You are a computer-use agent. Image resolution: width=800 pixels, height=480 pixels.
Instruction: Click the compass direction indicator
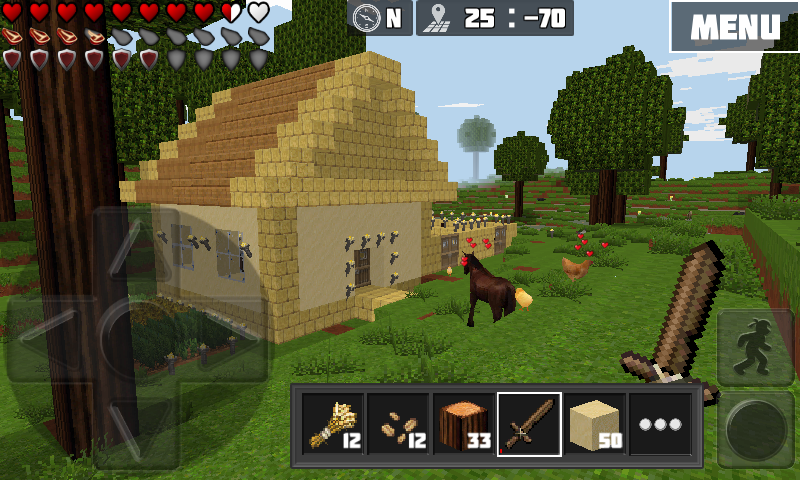pos(380,18)
